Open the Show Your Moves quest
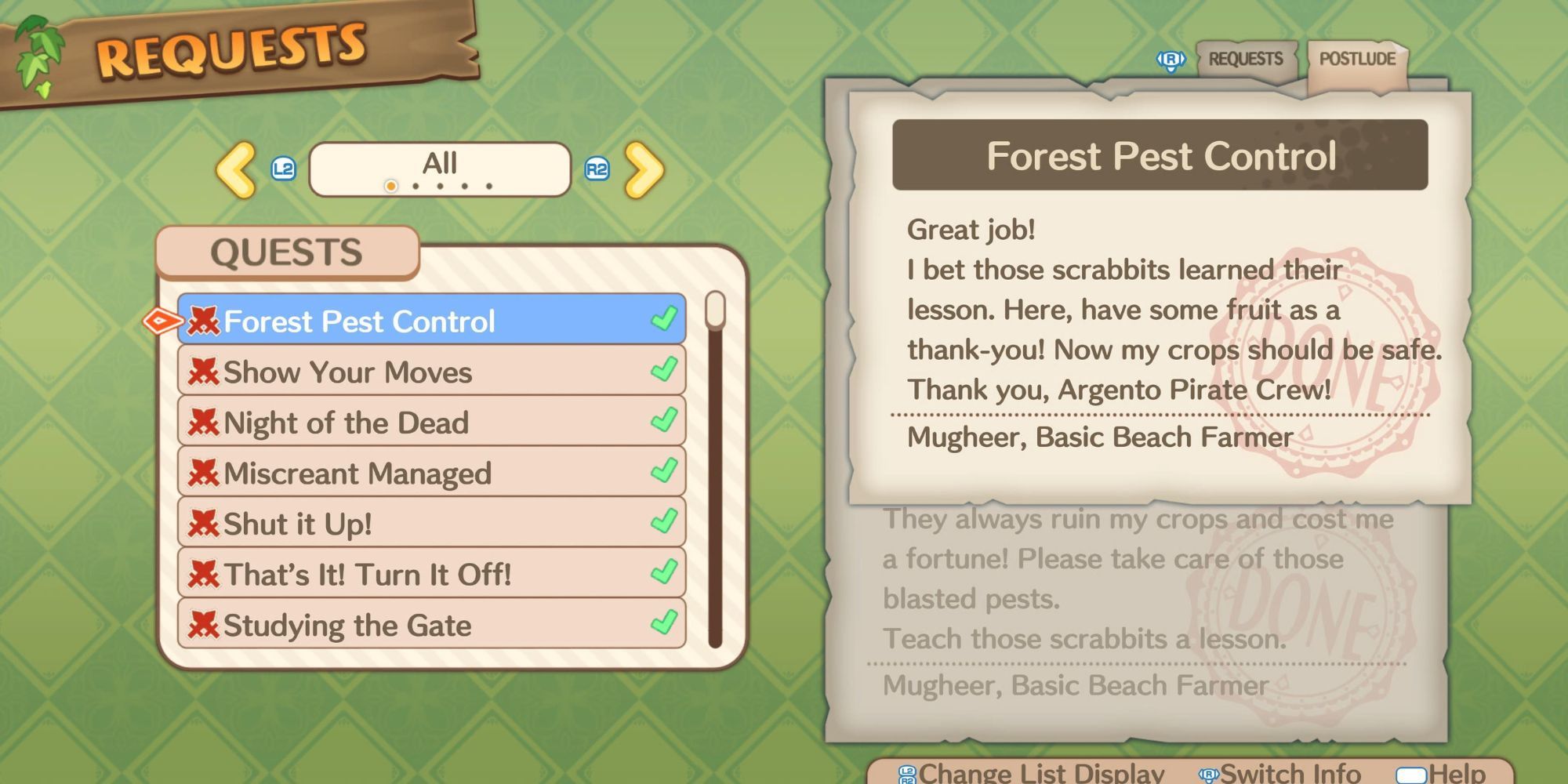1568x784 pixels. tap(431, 371)
